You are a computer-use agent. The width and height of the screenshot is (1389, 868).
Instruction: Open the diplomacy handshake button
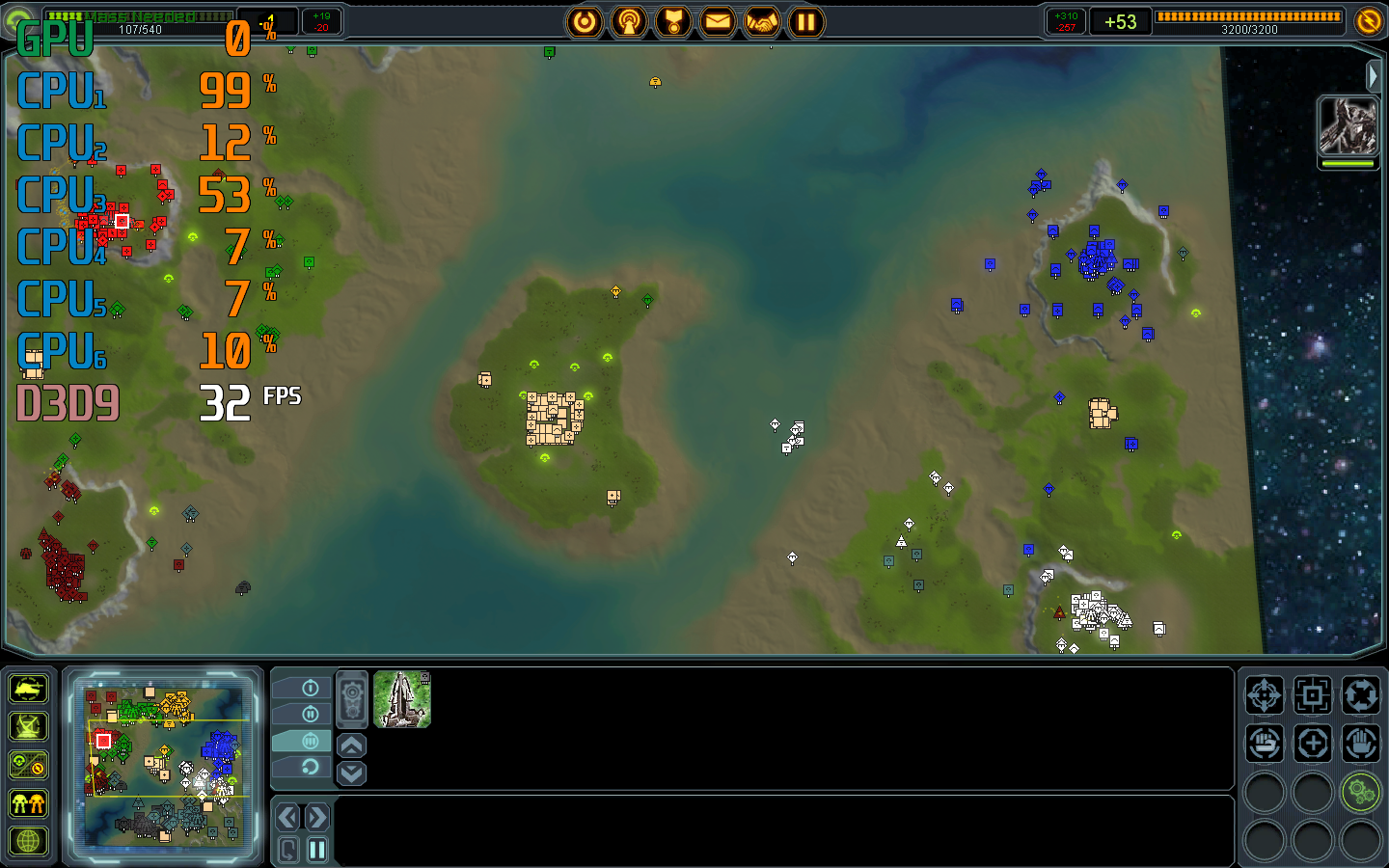point(761,21)
